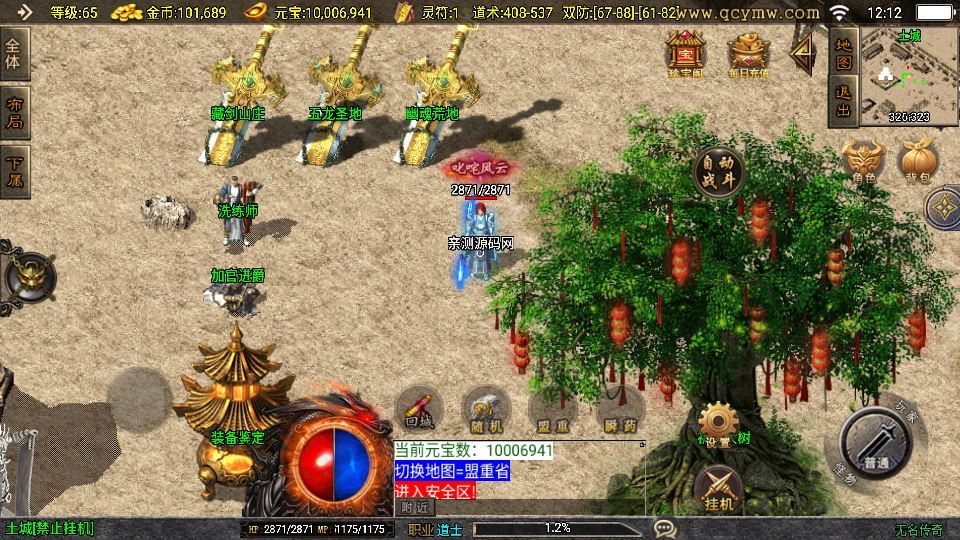Select the 下属 subordinates tab

15,171
